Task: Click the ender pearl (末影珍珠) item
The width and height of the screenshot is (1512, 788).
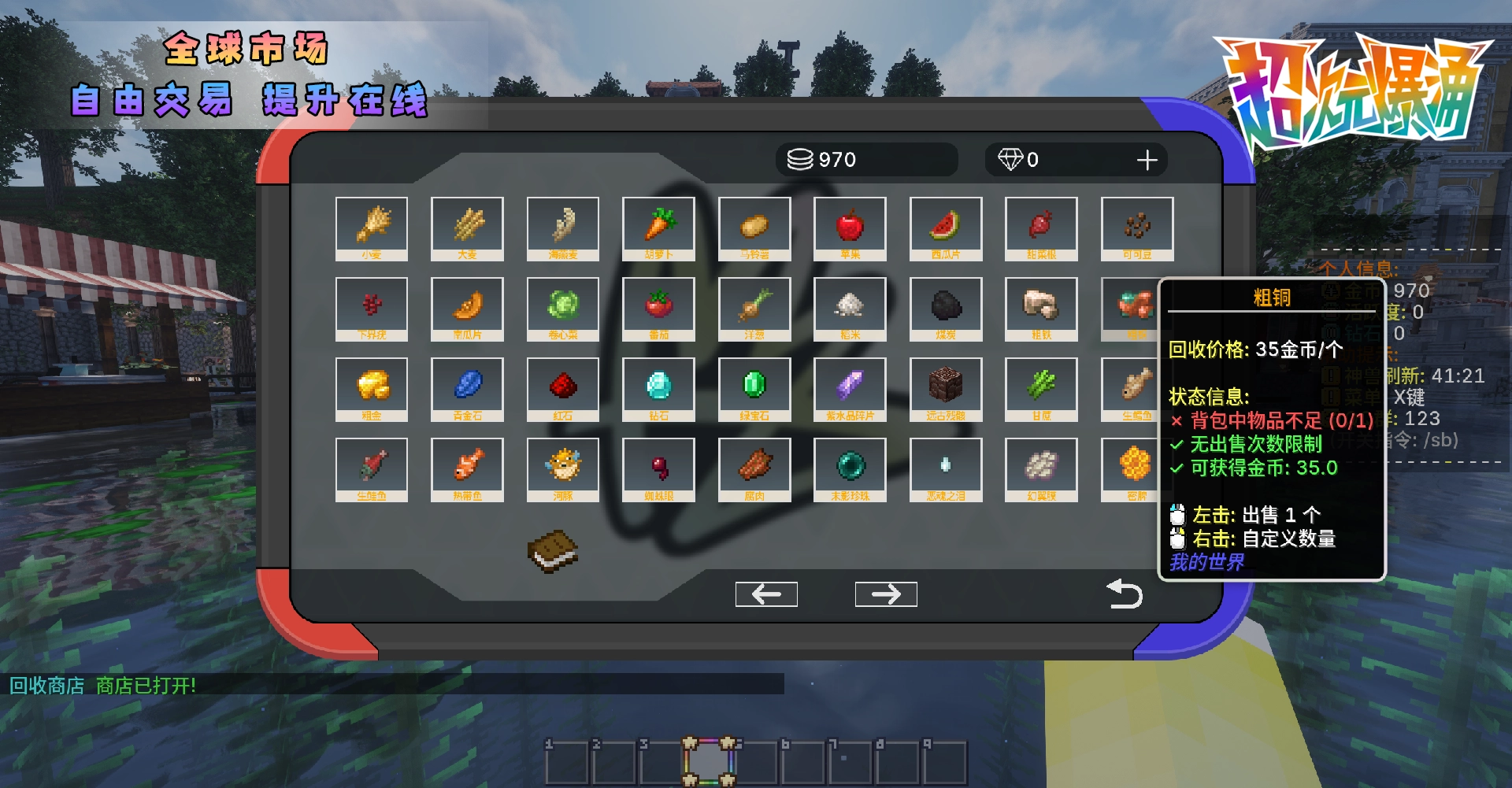Action: click(x=850, y=468)
